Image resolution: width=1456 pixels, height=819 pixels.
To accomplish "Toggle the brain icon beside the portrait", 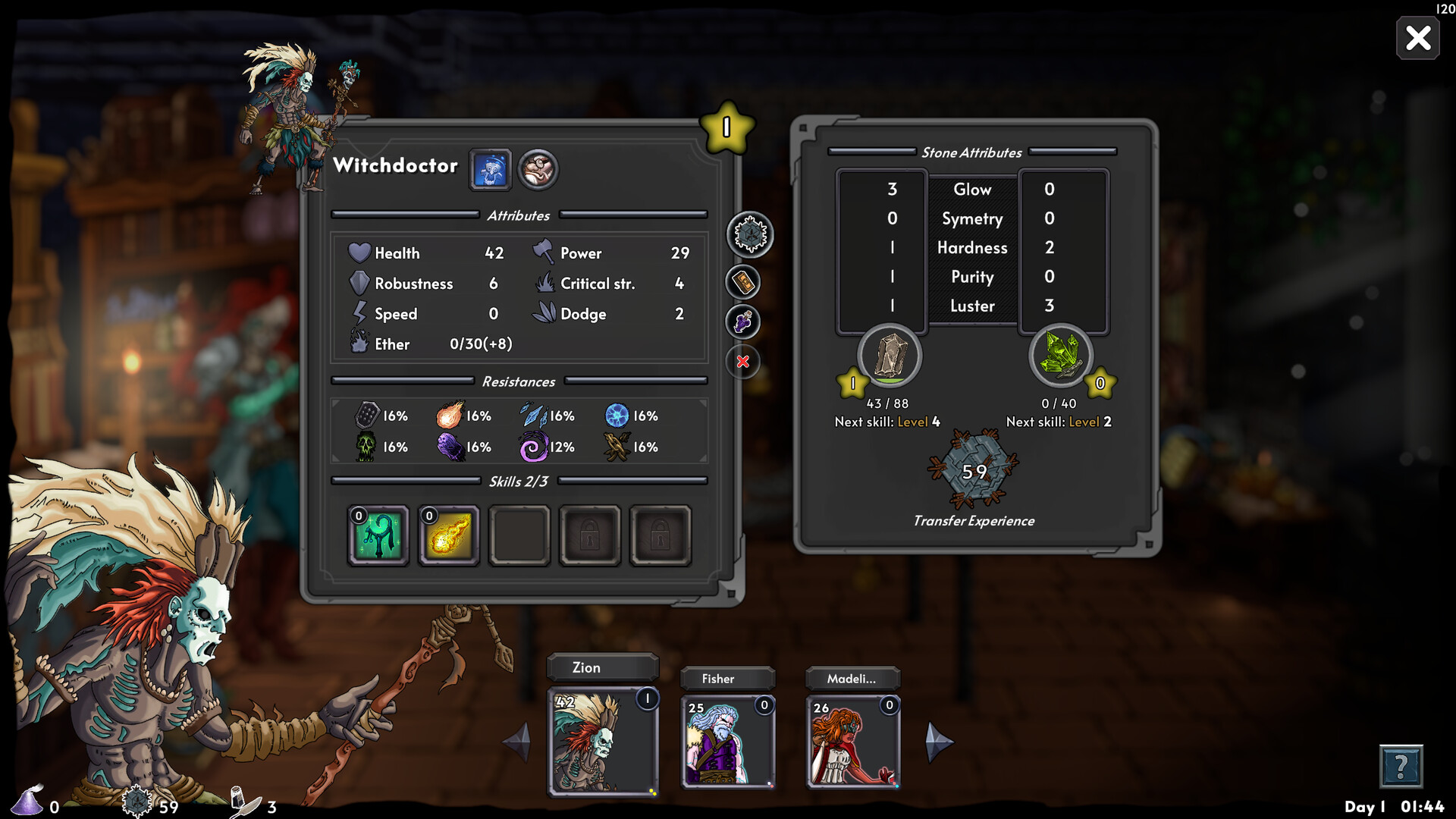I will tap(537, 169).
